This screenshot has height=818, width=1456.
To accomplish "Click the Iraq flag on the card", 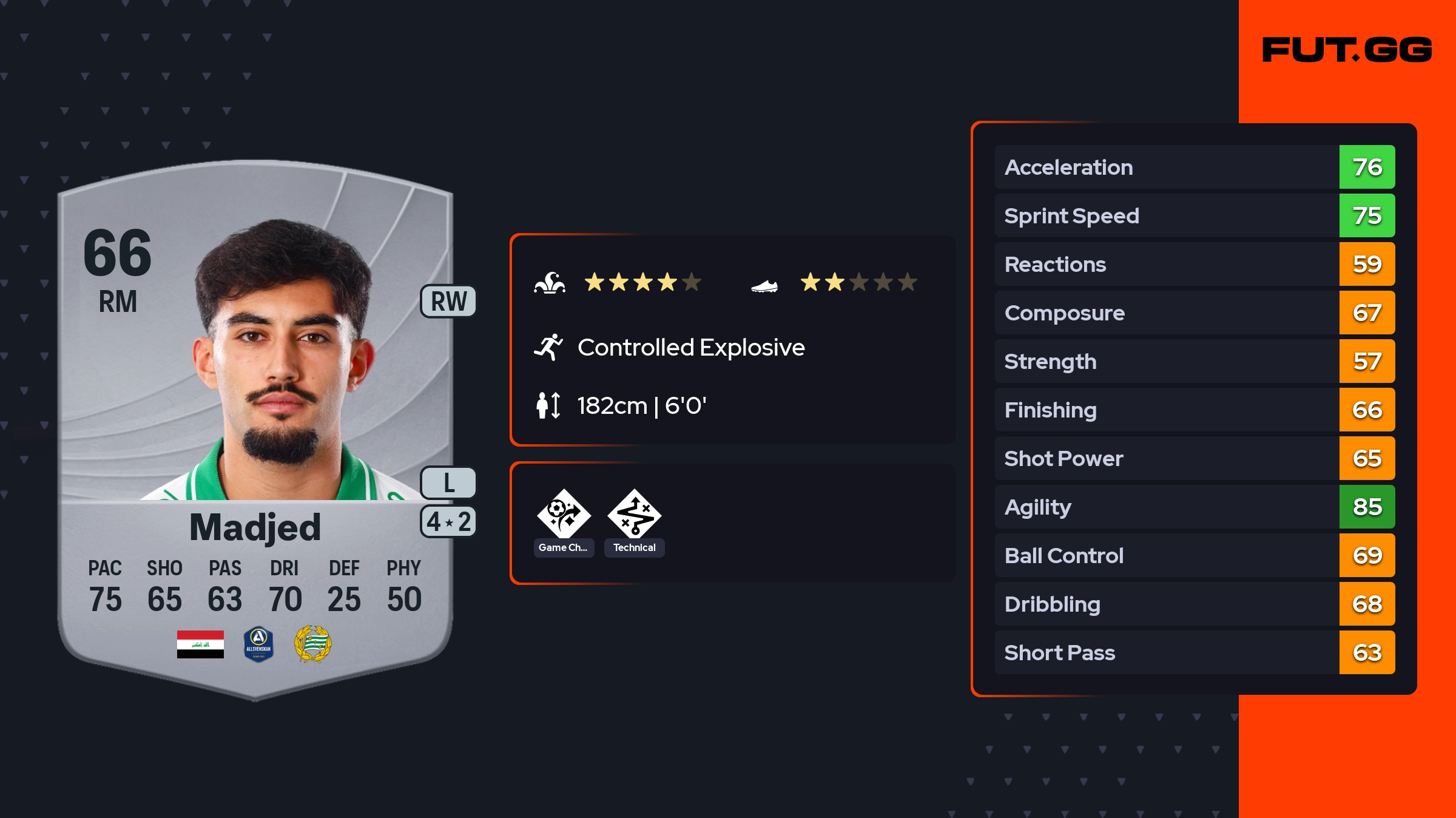I will tap(200, 644).
